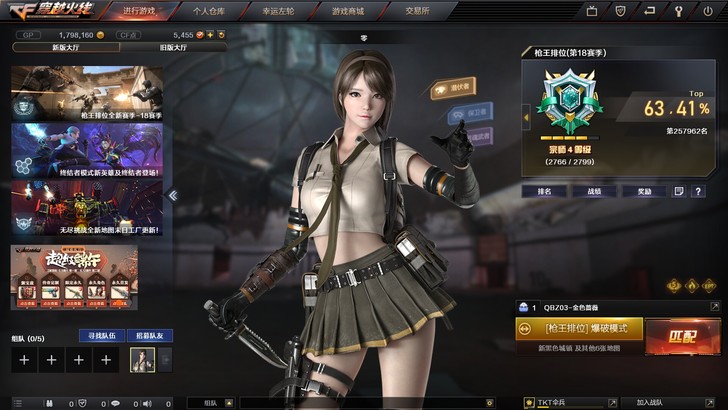Switch to the 幸运左轮 lucky revolver tab
The image size is (728, 410).
pos(277,10)
